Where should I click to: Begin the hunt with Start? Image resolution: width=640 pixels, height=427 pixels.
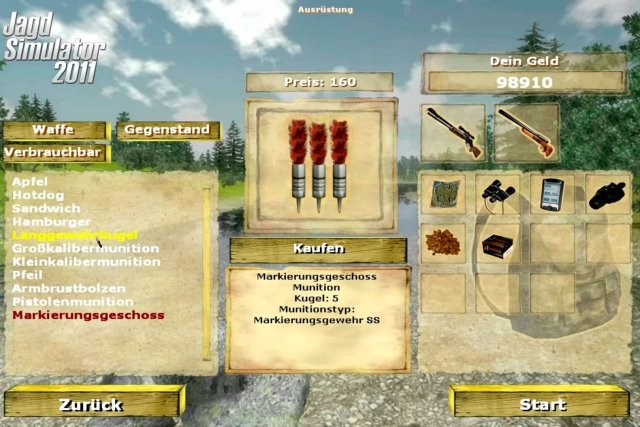coord(543,404)
